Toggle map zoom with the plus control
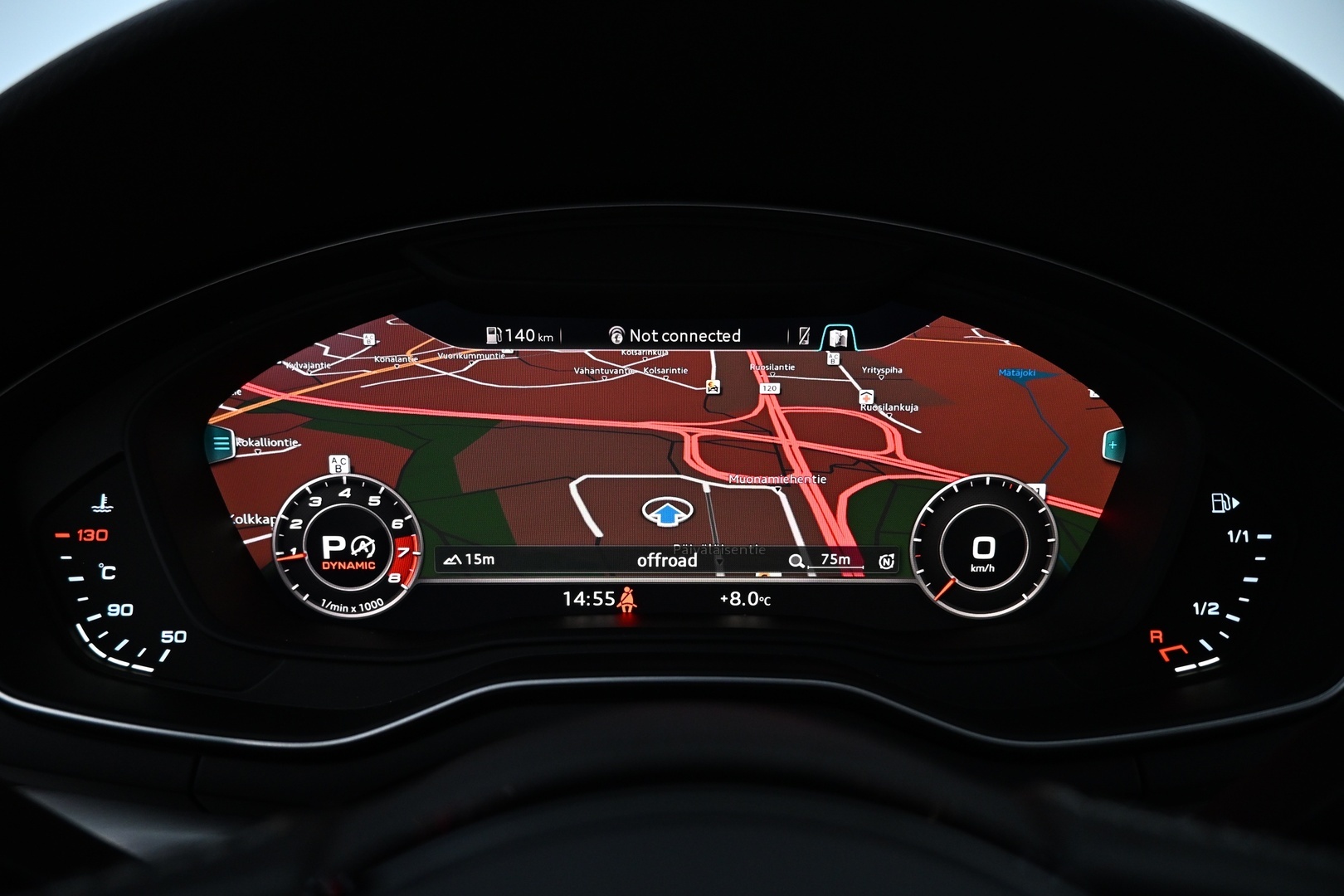The height and width of the screenshot is (896, 1344). 1112,446
